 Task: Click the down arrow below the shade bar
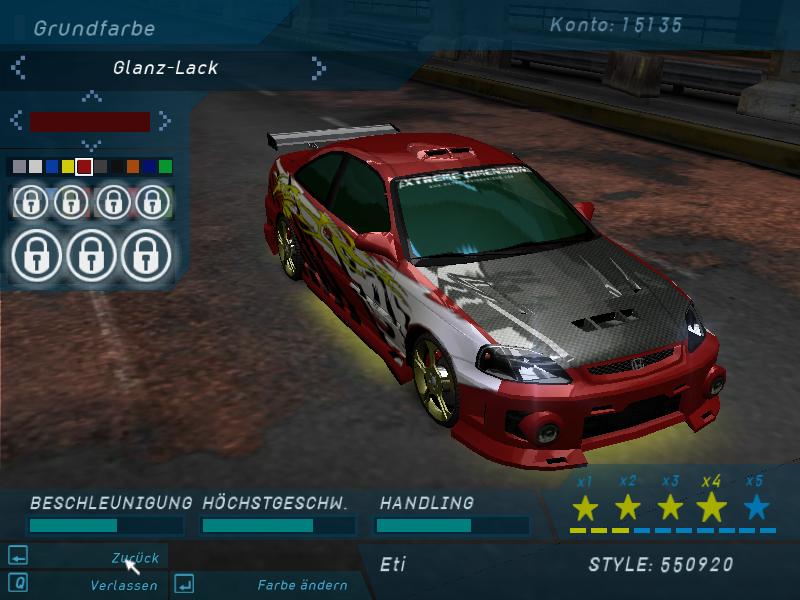(91, 146)
